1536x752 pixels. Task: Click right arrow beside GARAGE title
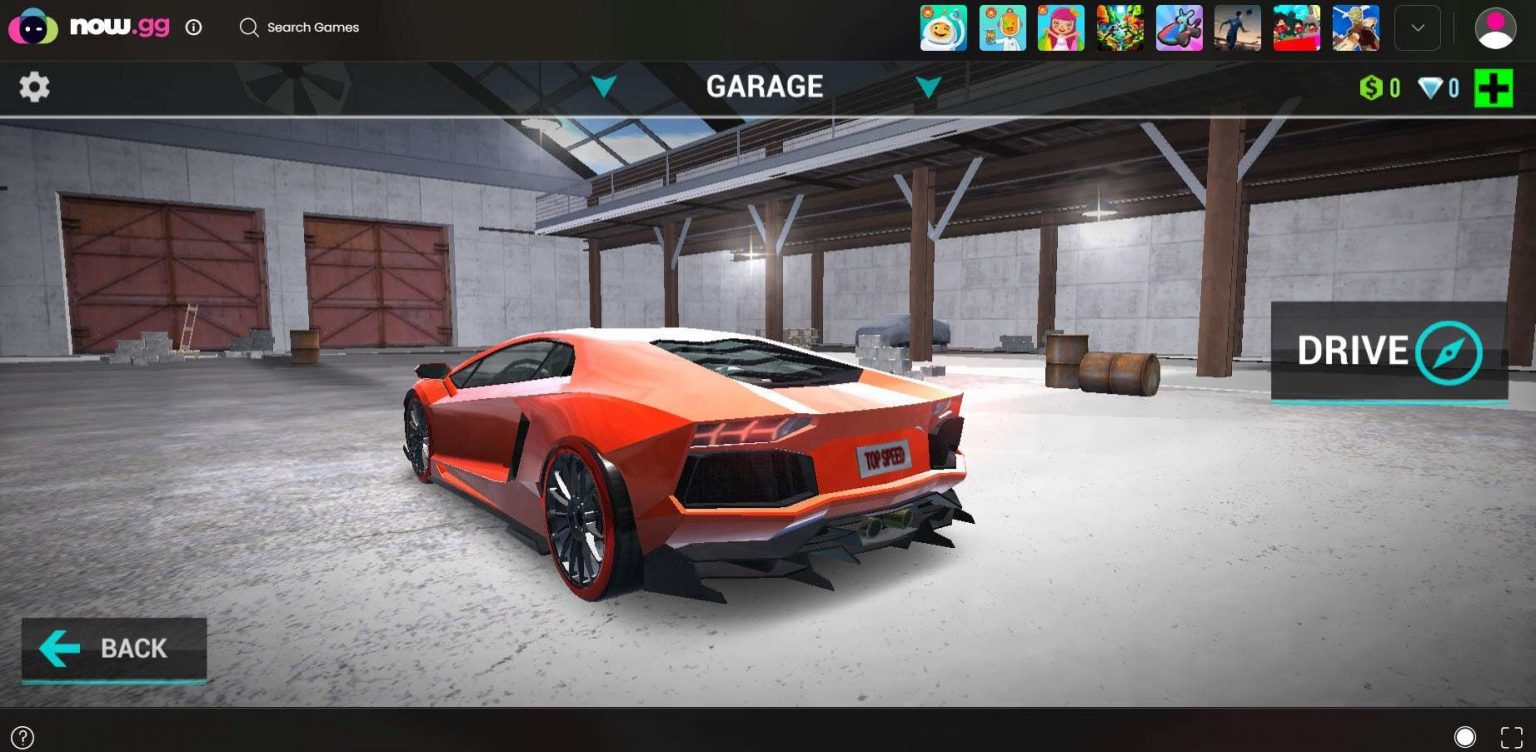pyautogui.click(x=927, y=88)
